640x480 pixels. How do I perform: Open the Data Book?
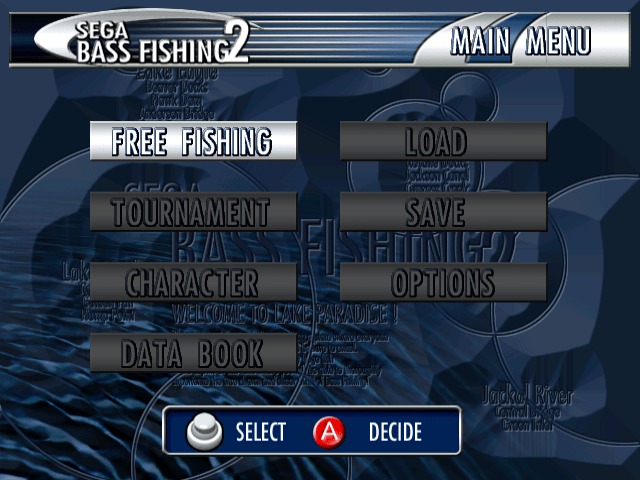coord(193,353)
